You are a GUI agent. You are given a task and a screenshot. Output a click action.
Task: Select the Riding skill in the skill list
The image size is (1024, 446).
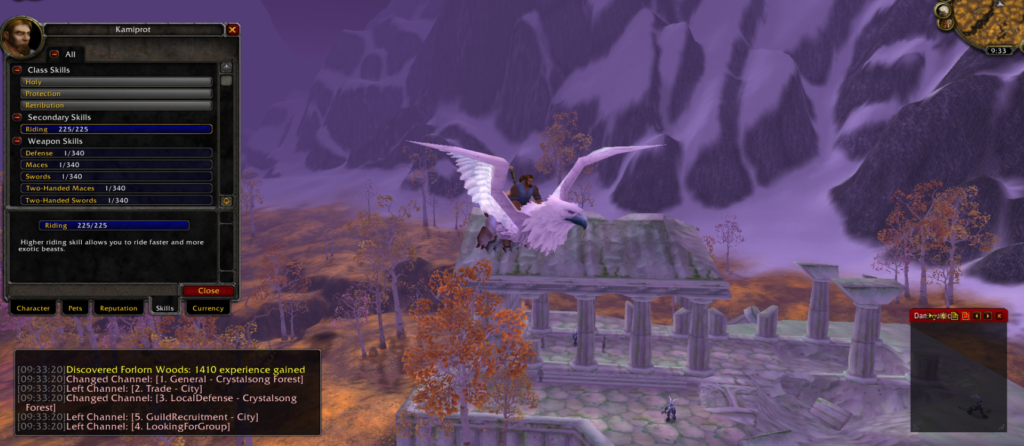(x=116, y=129)
